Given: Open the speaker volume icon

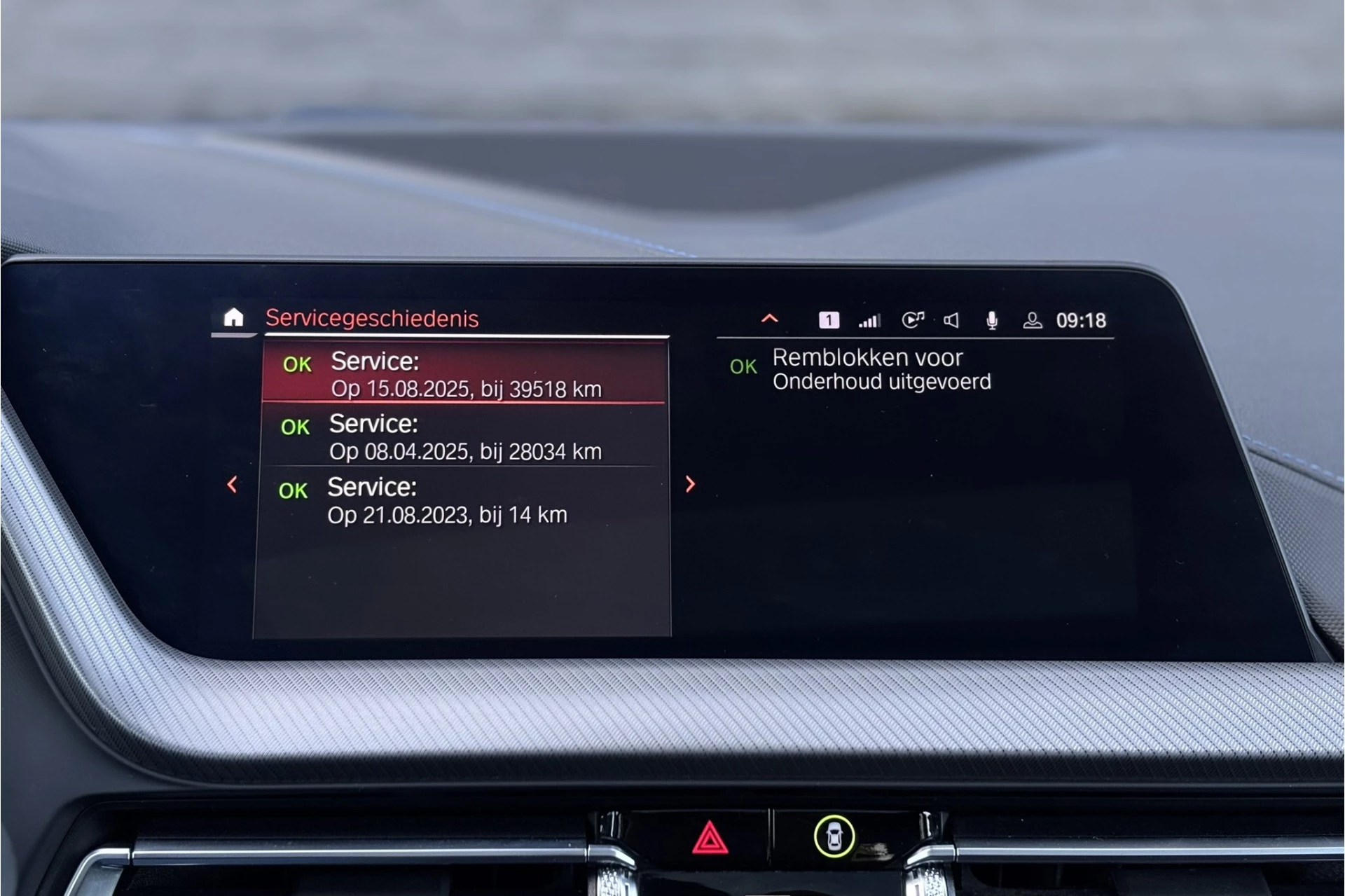Looking at the screenshot, I should pos(953,320).
